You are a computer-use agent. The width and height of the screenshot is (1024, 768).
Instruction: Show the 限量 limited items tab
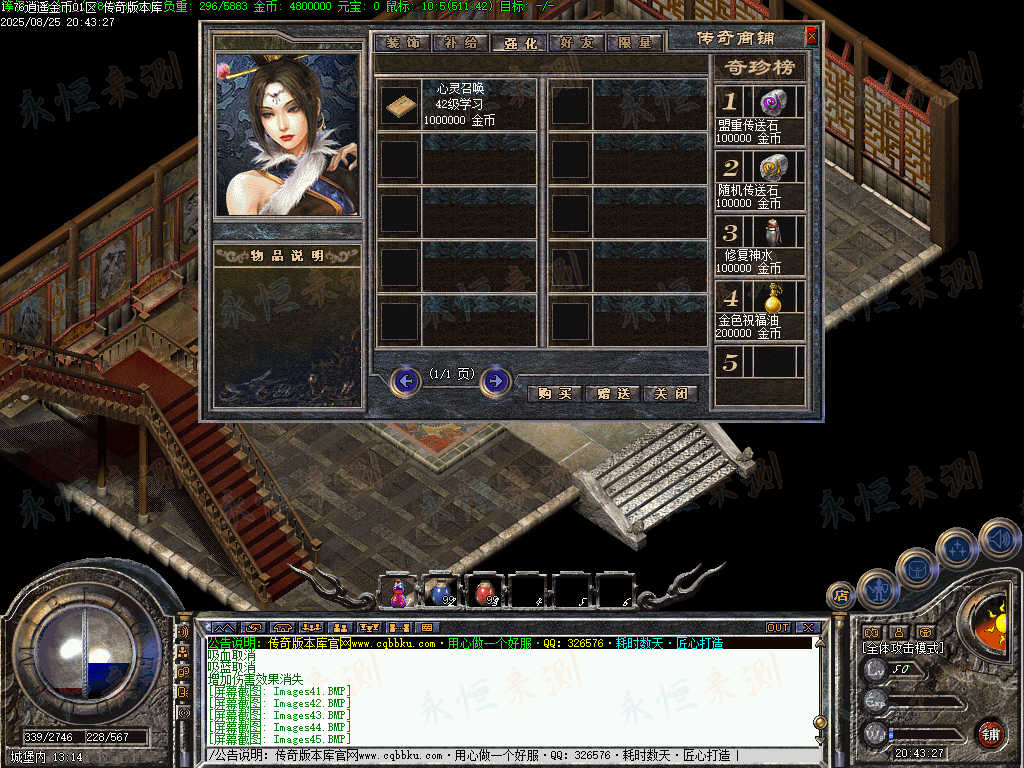pyautogui.click(x=635, y=43)
